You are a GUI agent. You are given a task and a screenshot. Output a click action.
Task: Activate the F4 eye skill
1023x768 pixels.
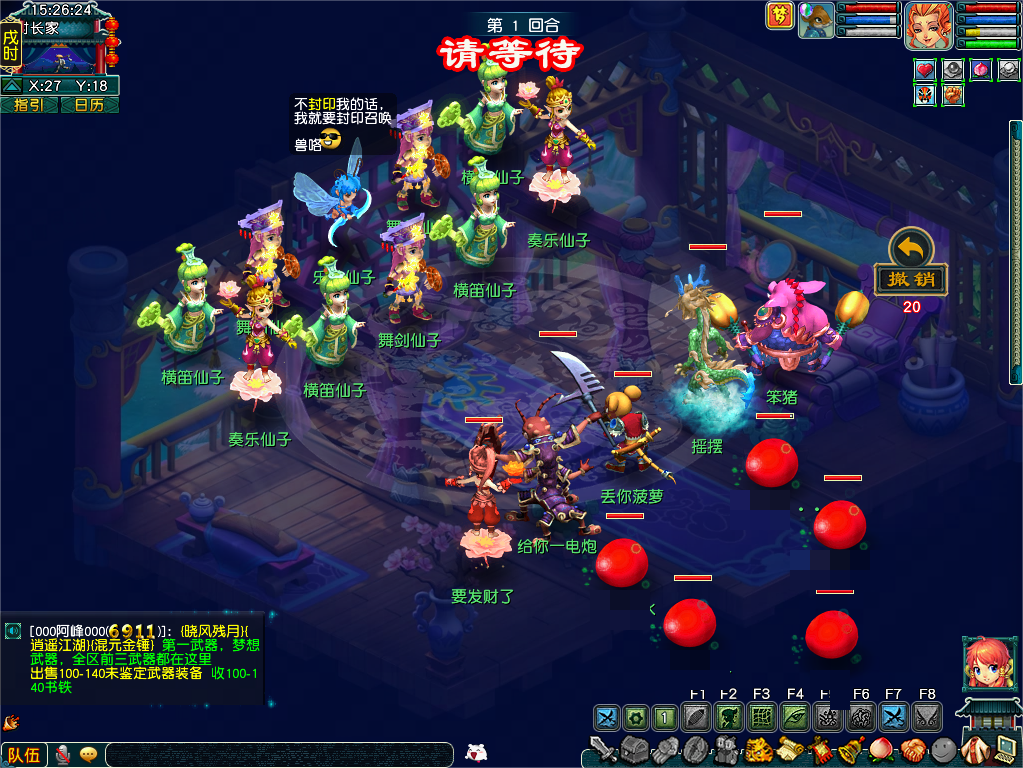coord(795,717)
